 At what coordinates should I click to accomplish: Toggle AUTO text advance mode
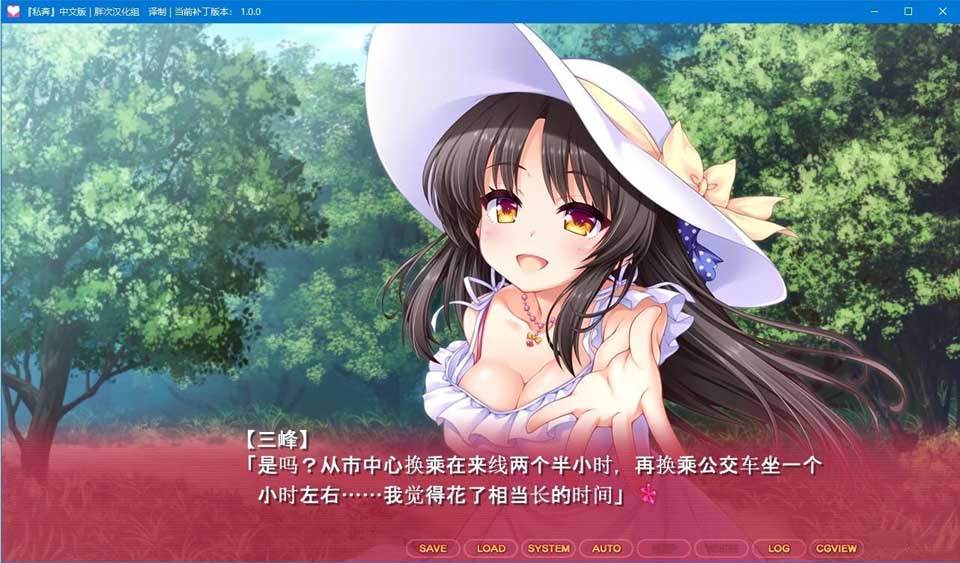606,548
